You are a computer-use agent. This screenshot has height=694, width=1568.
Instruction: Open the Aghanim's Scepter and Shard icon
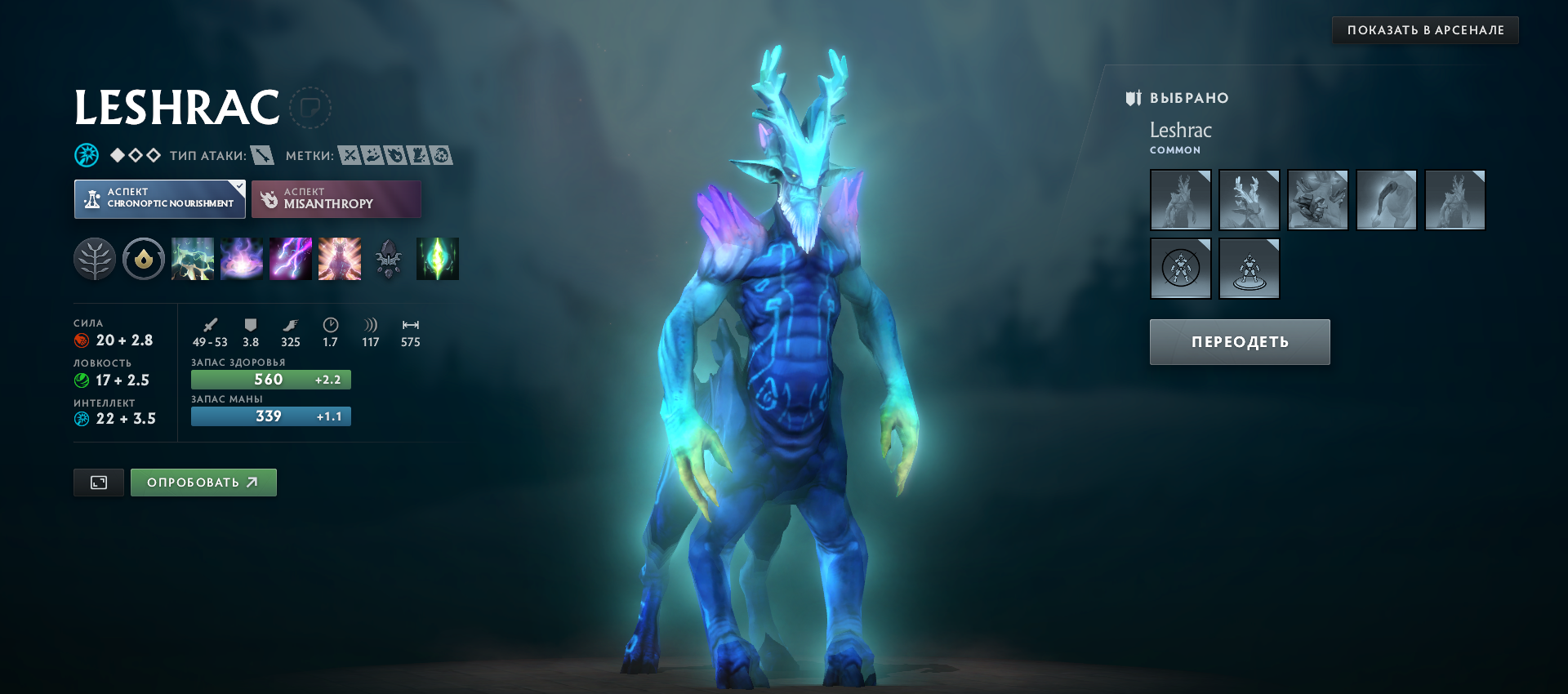pyautogui.click(x=389, y=259)
